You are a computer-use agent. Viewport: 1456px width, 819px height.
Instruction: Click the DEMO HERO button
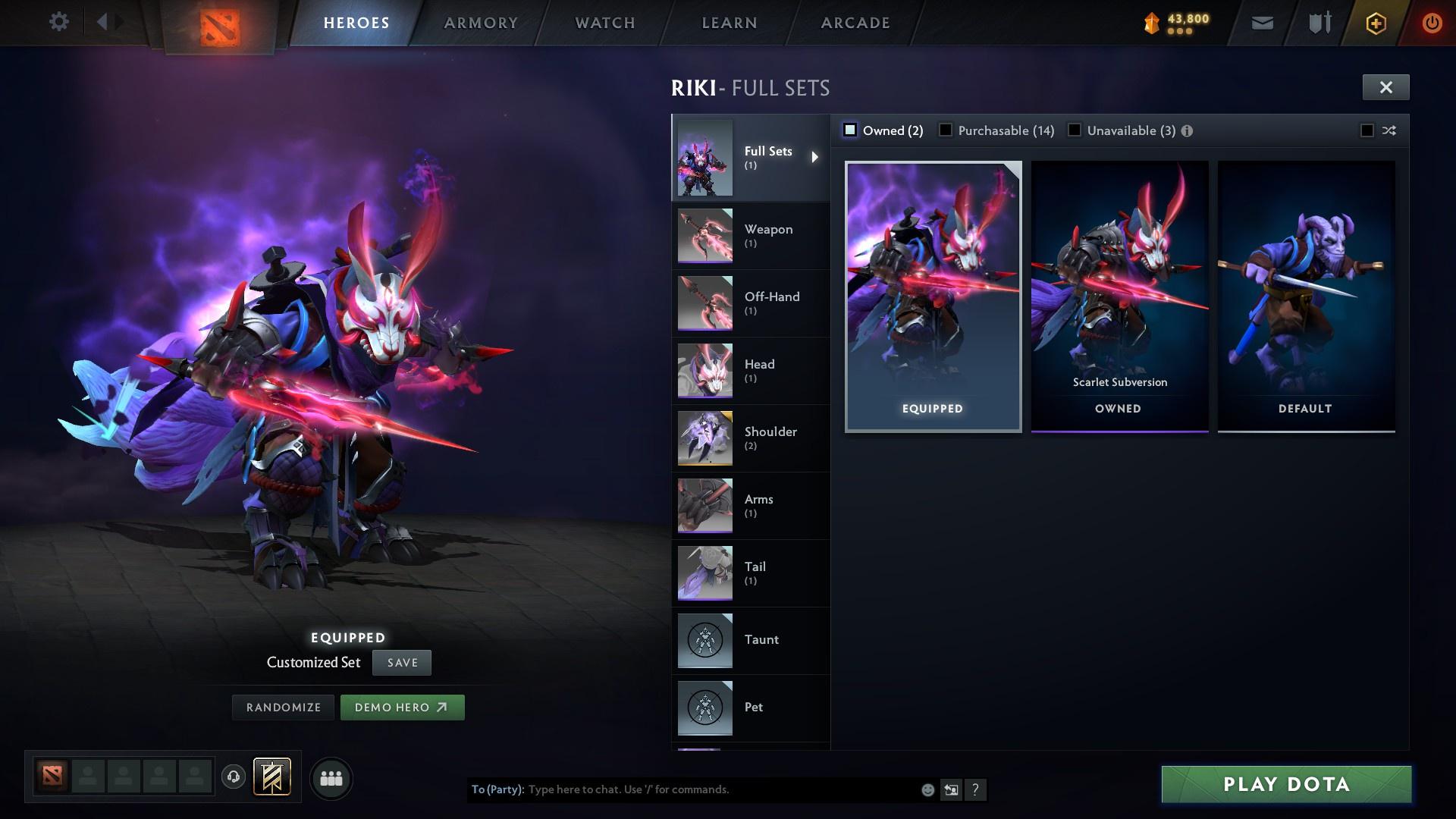[402, 706]
